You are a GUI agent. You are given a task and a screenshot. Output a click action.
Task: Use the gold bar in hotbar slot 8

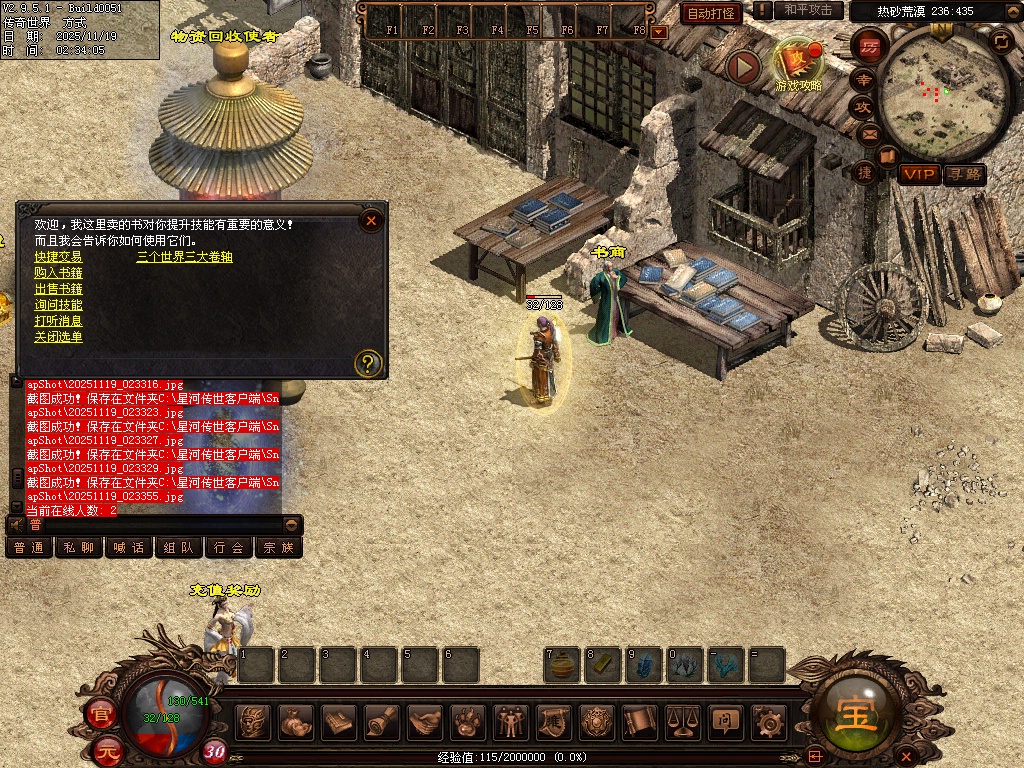coord(603,665)
